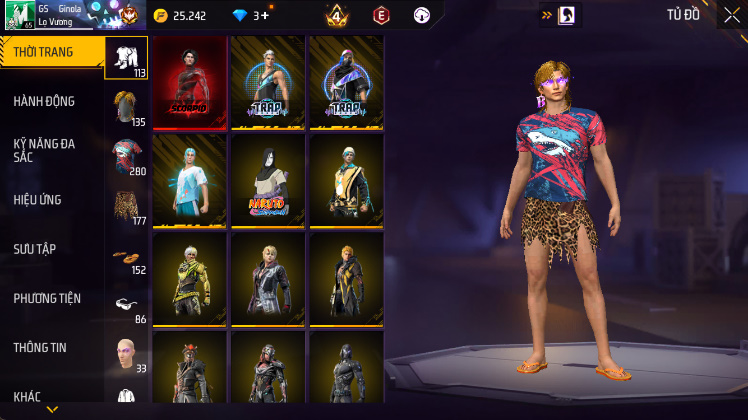This screenshot has width=748, height=420.
Task: Choose the Naruto outfit thumbnail
Action: pyautogui.click(x=267, y=181)
